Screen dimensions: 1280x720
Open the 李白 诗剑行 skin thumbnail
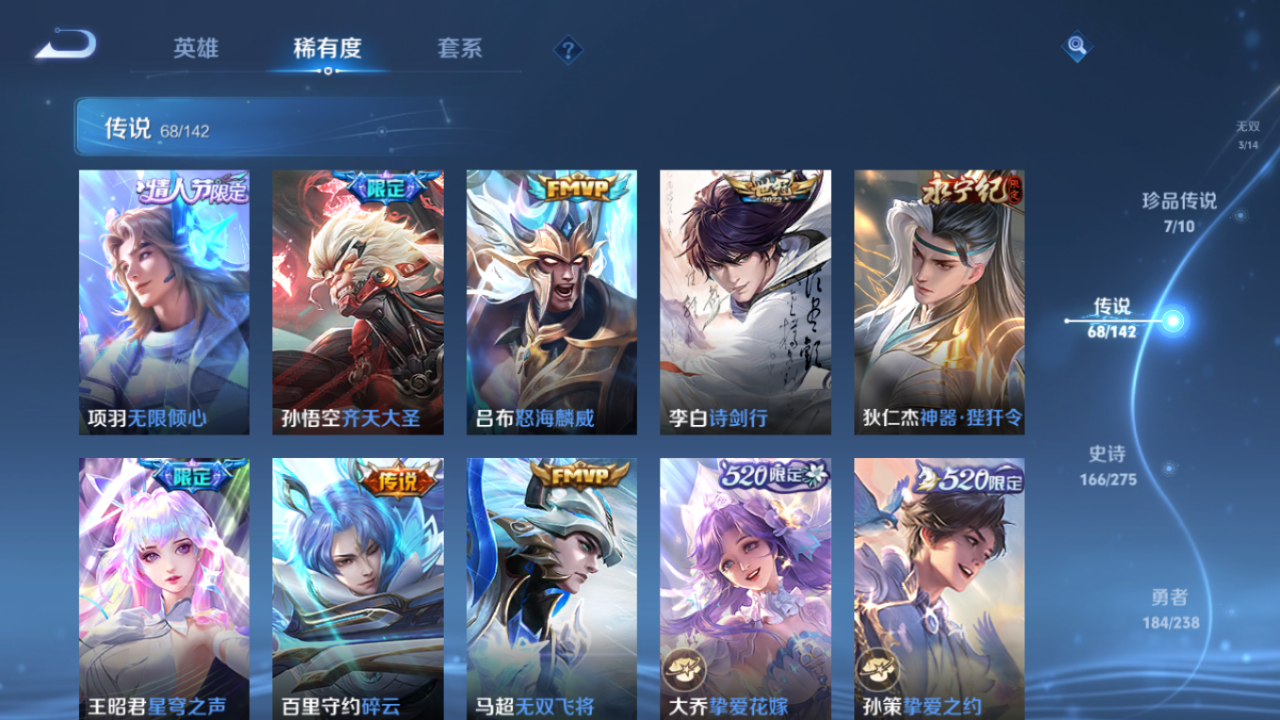[744, 300]
